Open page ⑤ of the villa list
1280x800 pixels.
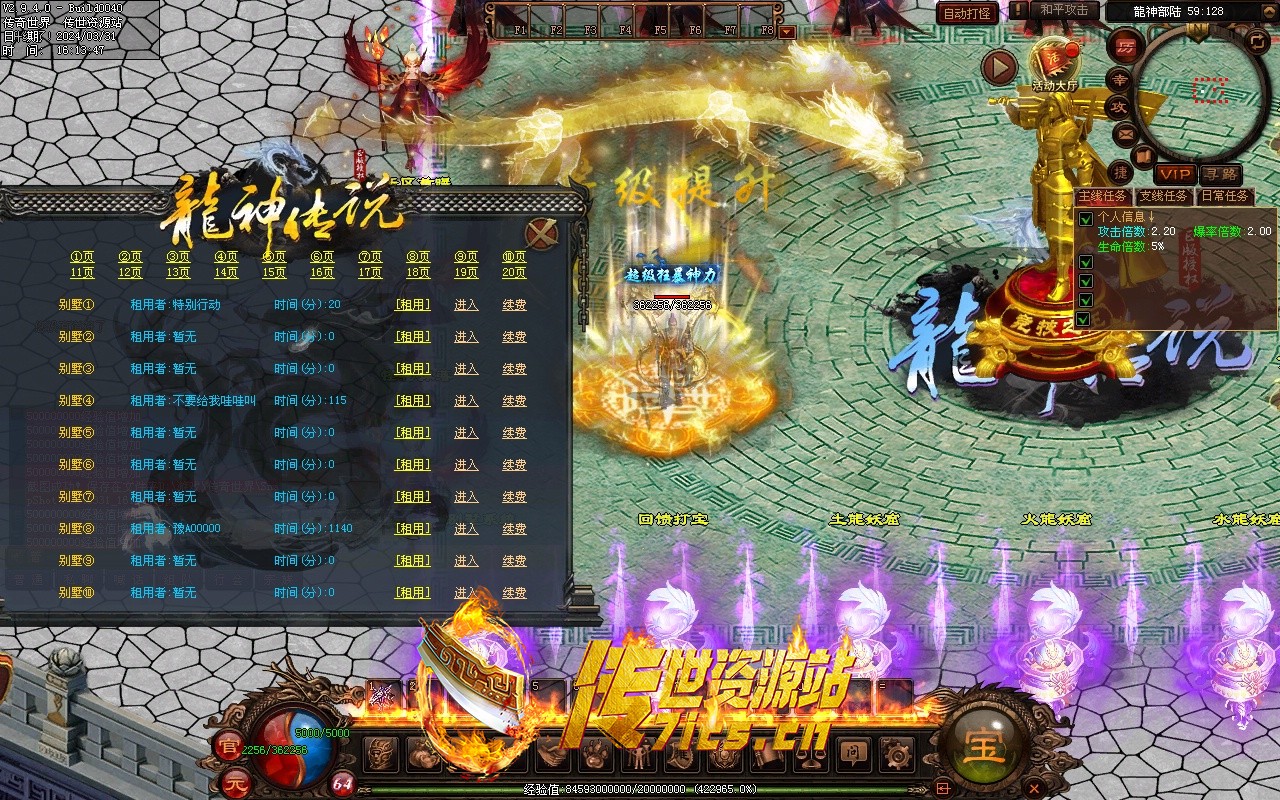point(274,257)
